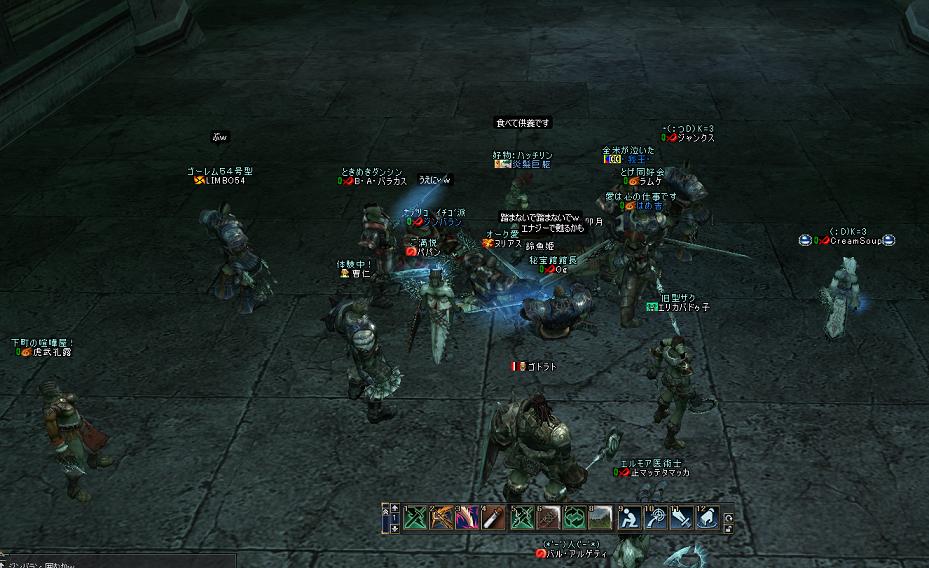Activate the green circular arrows skill
The width and height of the screenshot is (929, 568).
(573, 518)
